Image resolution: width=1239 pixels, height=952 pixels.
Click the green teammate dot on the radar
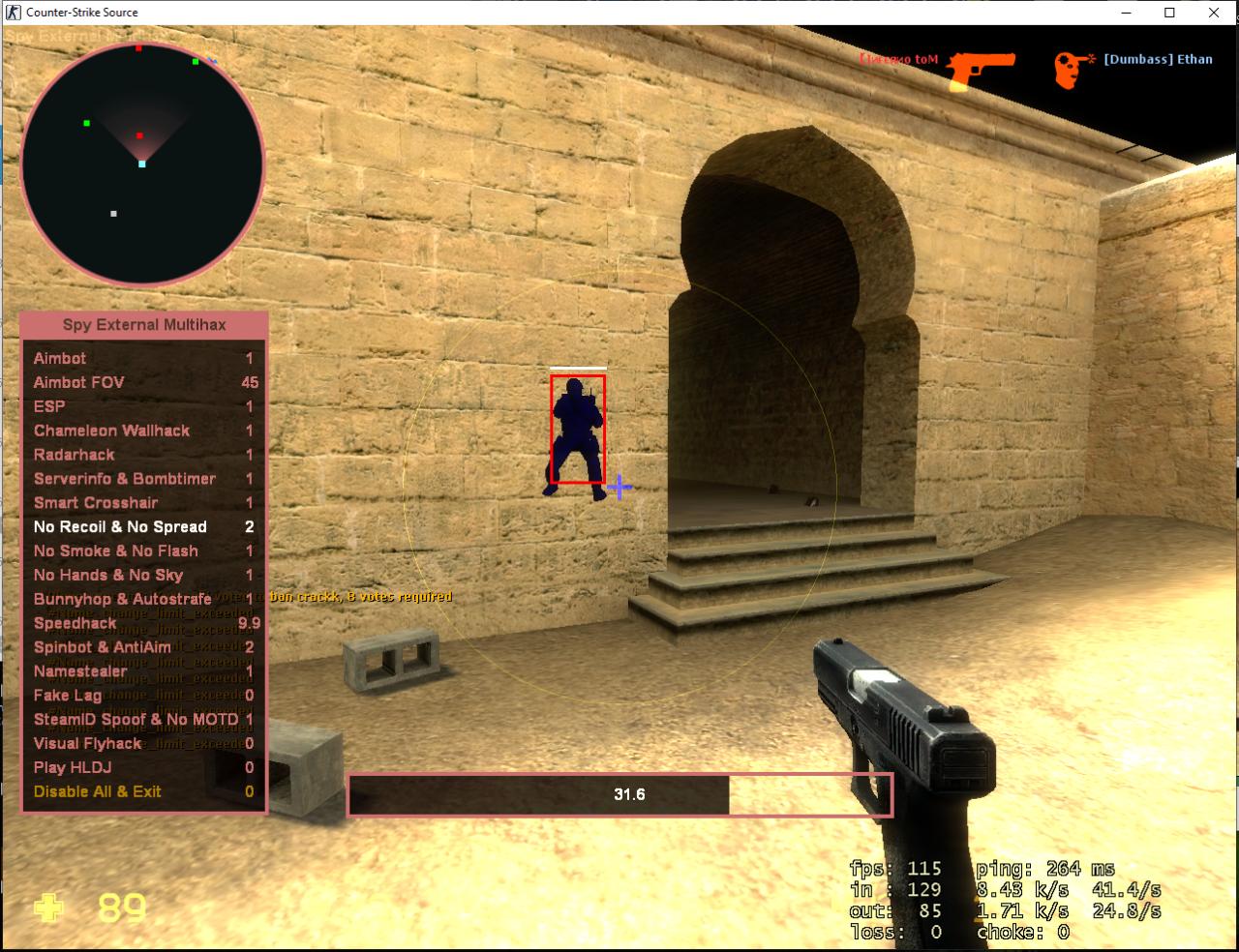[x=87, y=124]
